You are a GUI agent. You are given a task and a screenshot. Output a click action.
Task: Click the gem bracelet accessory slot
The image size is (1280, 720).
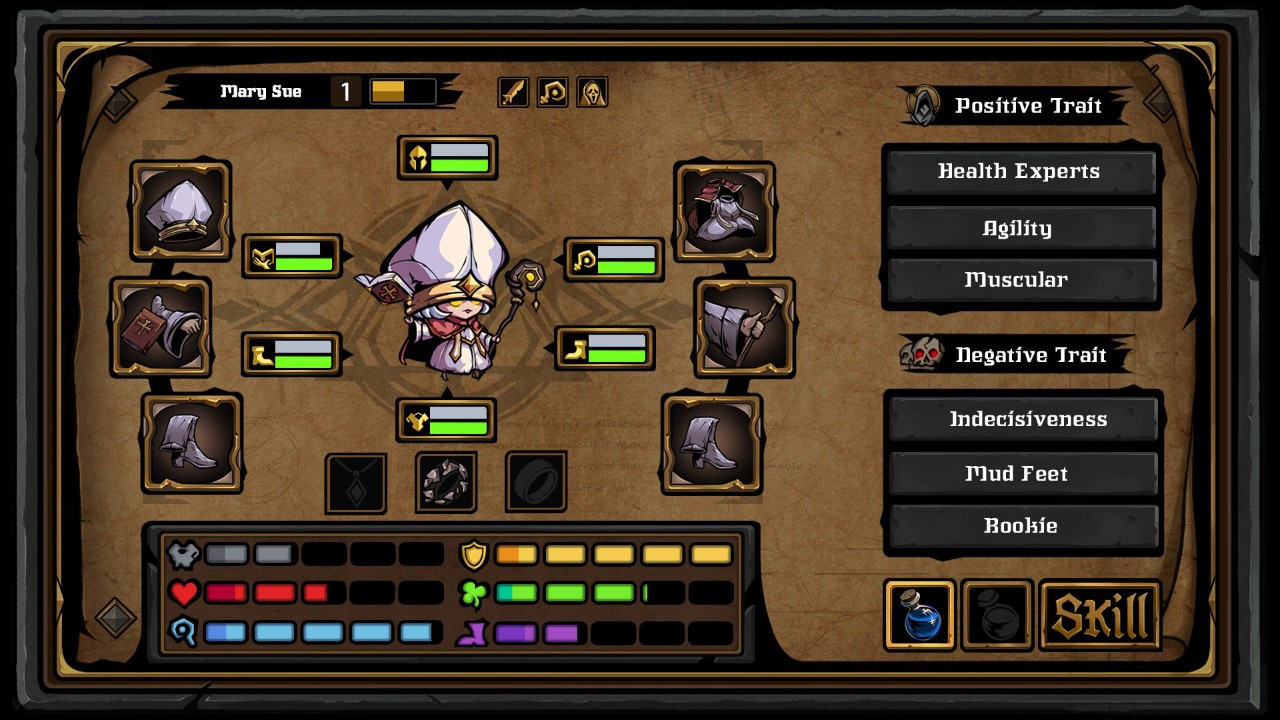(446, 483)
